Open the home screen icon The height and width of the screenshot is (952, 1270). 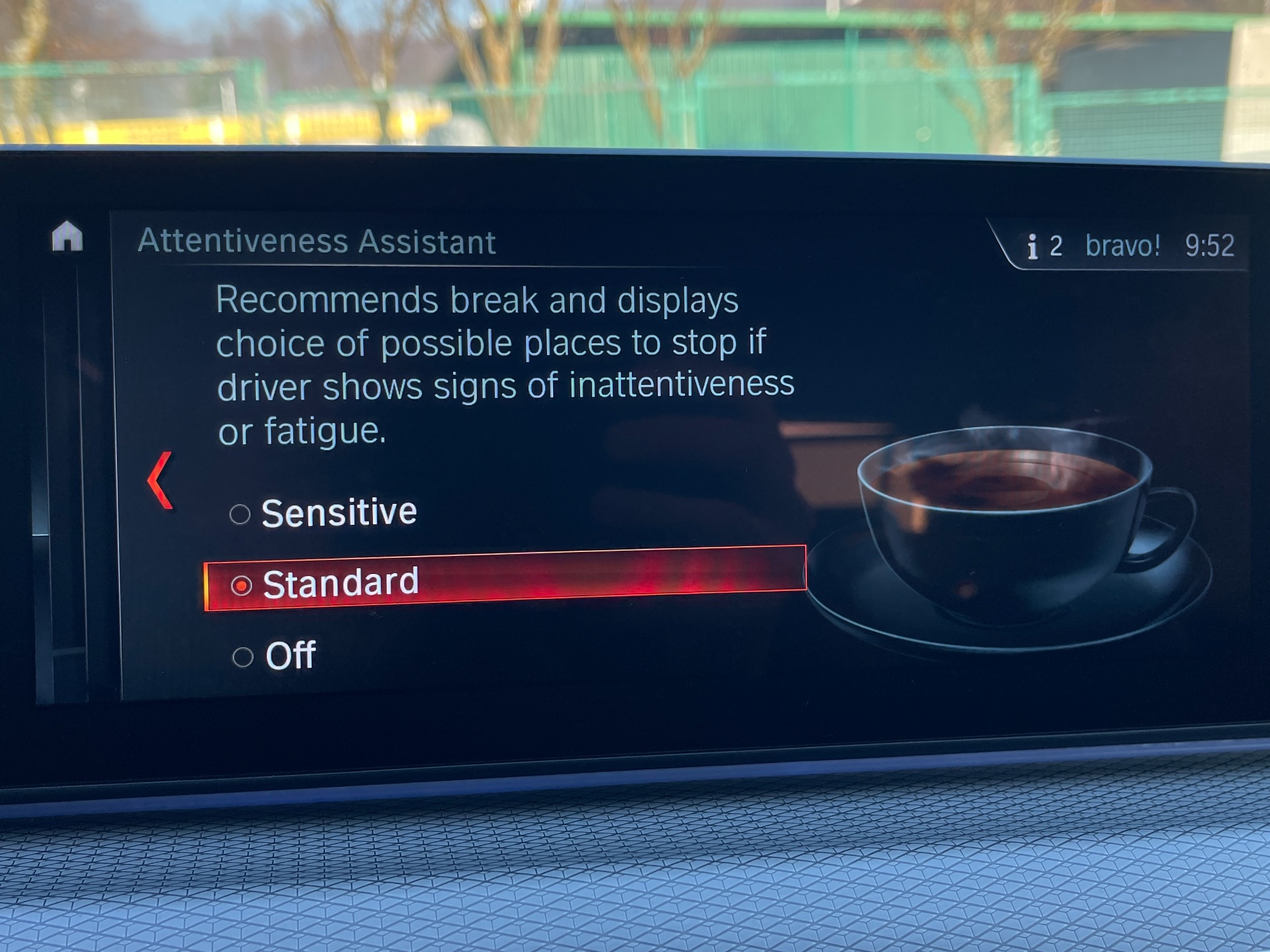coord(67,237)
